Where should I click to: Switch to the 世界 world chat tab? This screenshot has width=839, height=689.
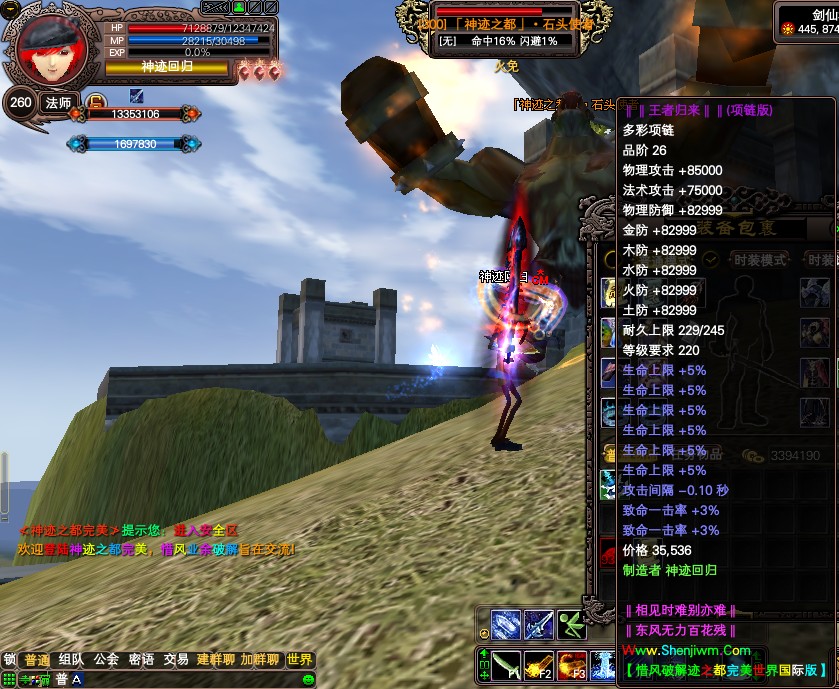coord(299,660)
